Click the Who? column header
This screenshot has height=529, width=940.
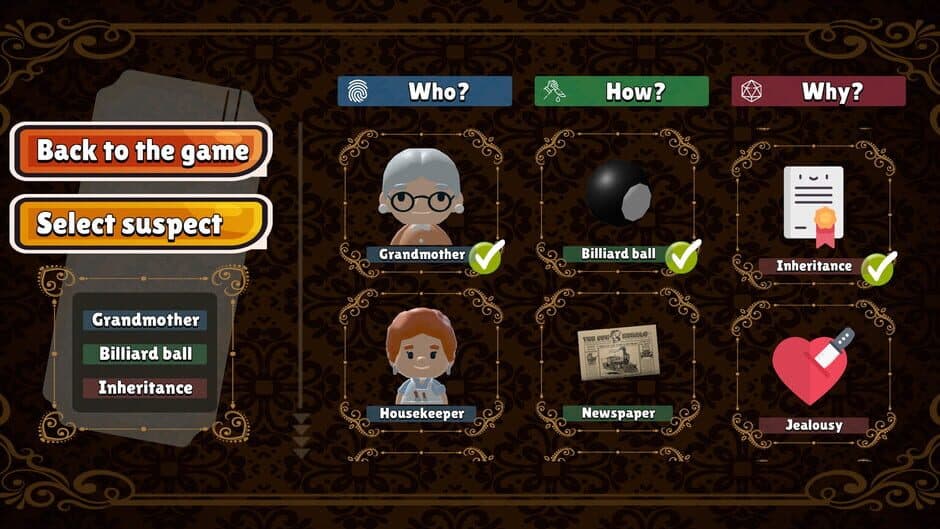[x=424, y=92]
